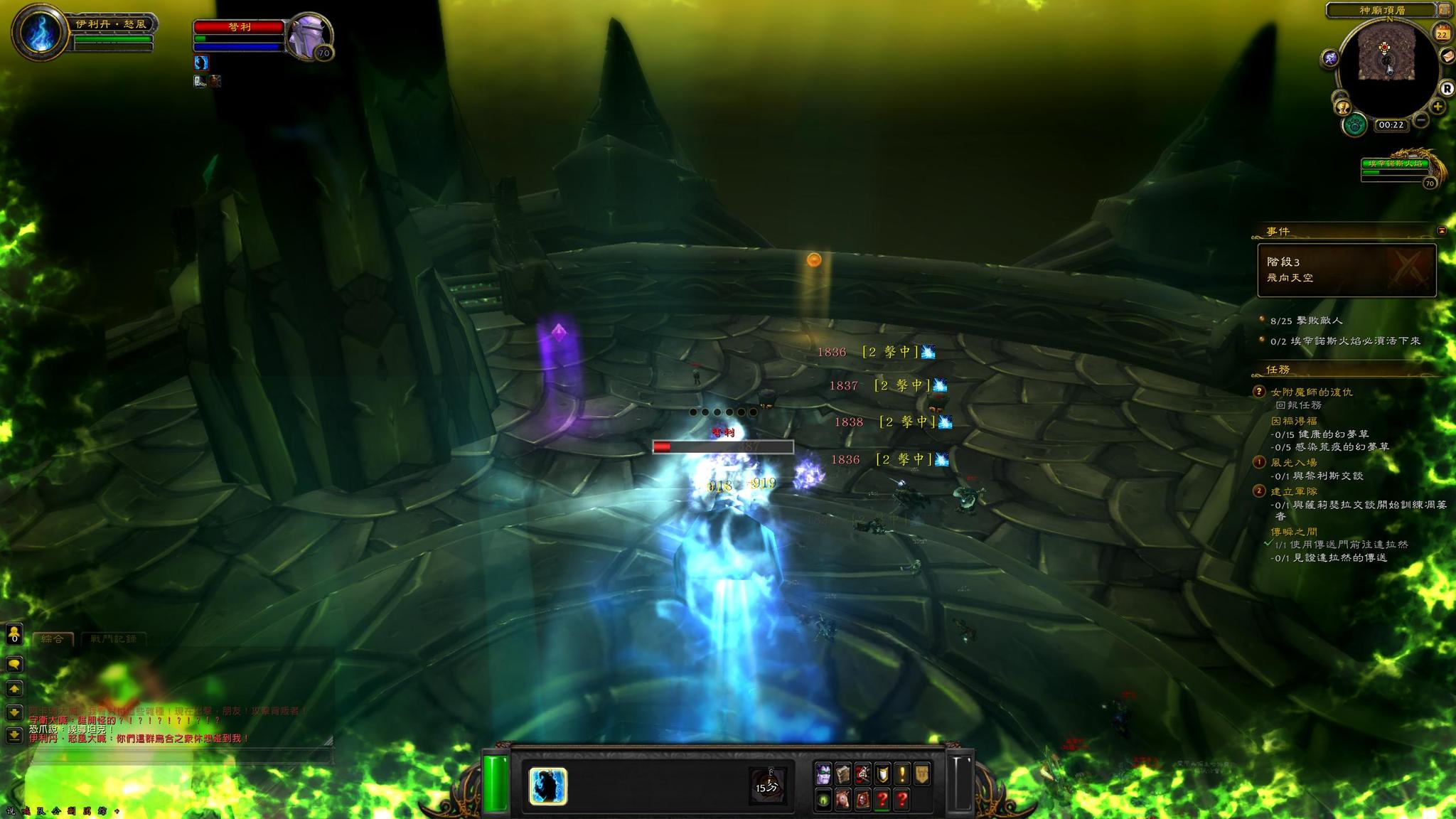Collapse the 事件 objectives tracker header
1456x819 pixels.
point(1441,231)
